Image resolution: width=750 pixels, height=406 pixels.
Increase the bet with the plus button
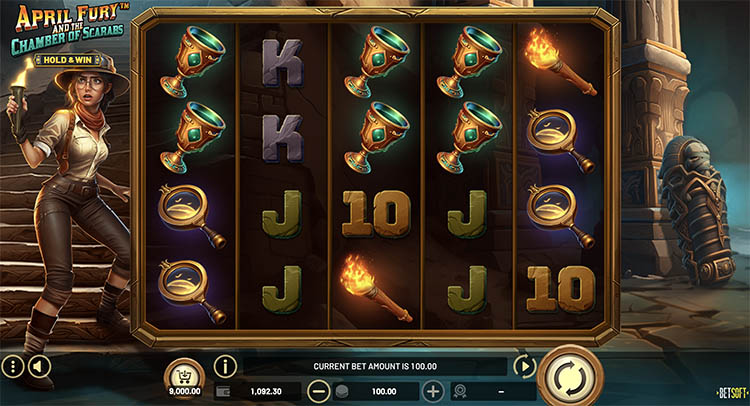(x=433, y=392)
